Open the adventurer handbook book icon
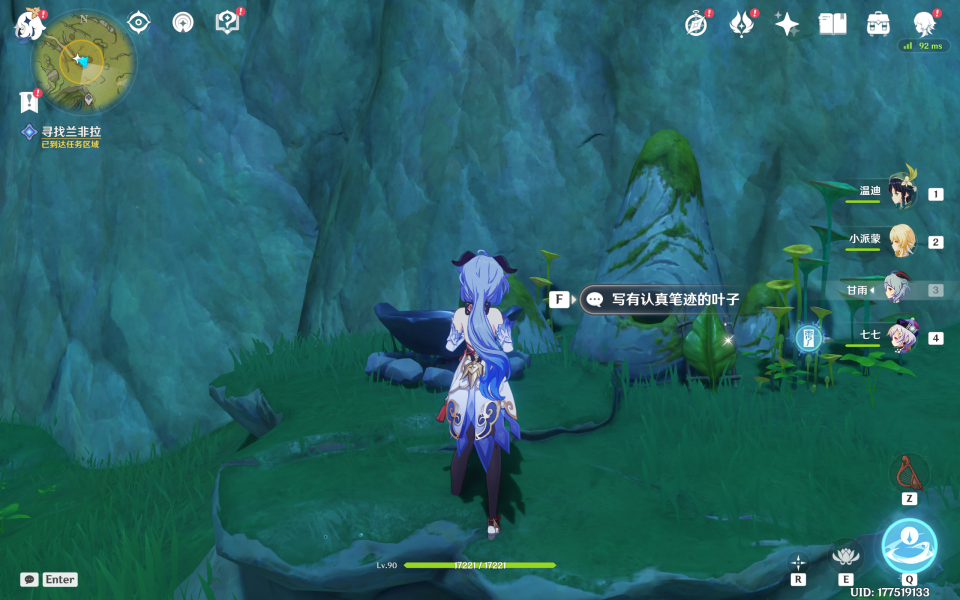 coord(832,24)
